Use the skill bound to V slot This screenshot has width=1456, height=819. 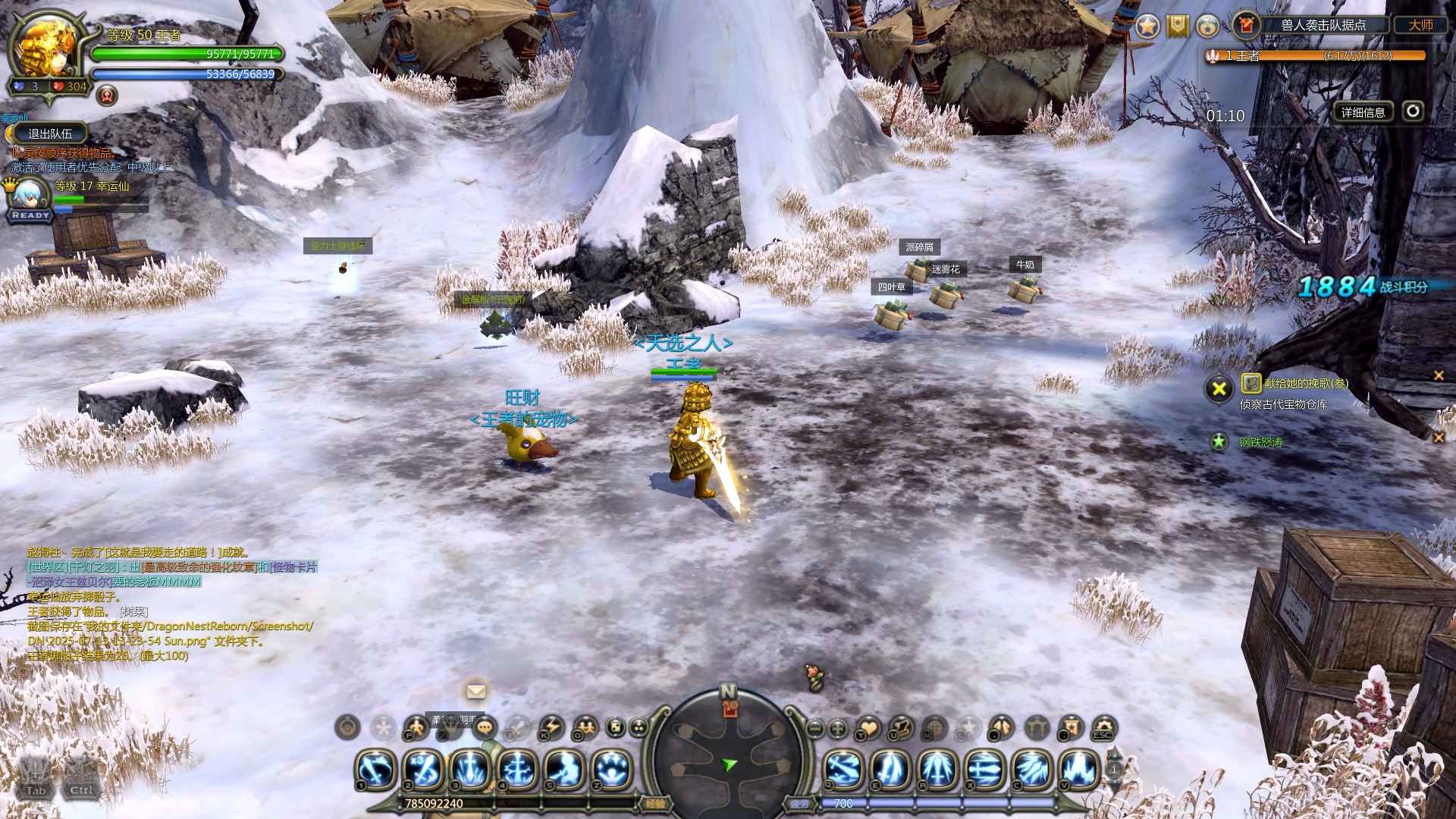(1079, 769)
